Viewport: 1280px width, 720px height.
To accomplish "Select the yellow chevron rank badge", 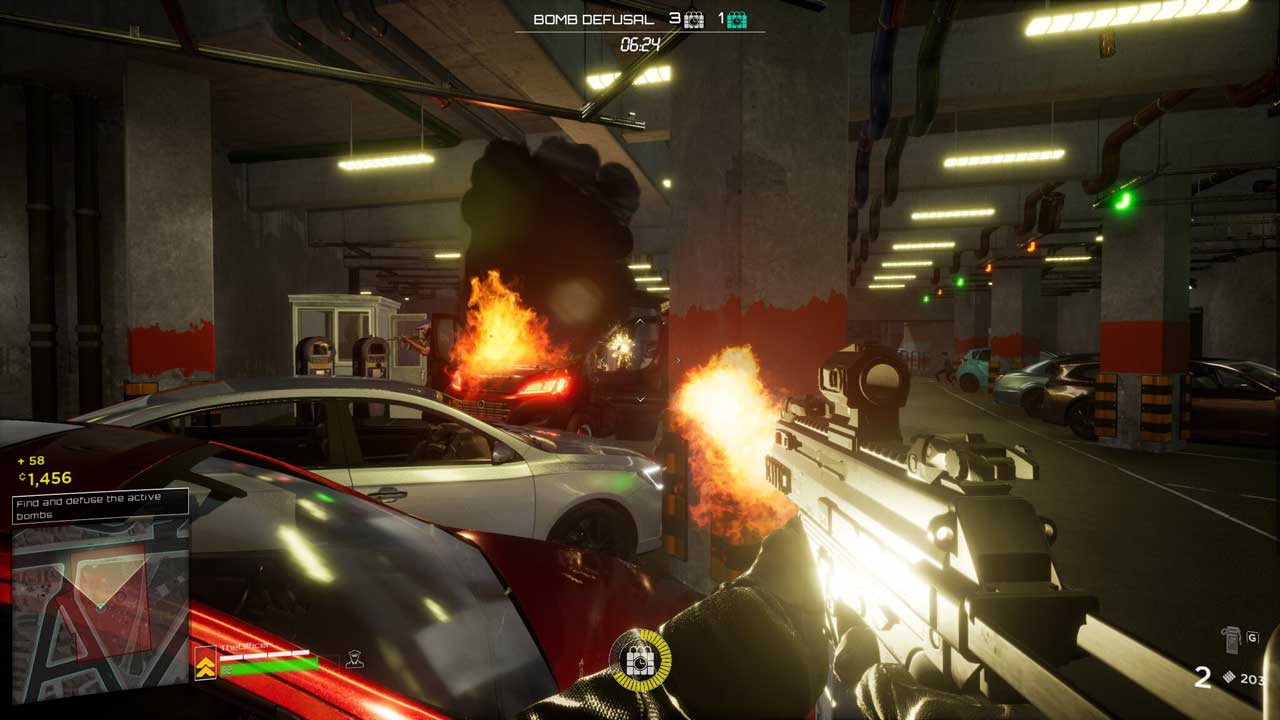I will [x=205, y=663].
